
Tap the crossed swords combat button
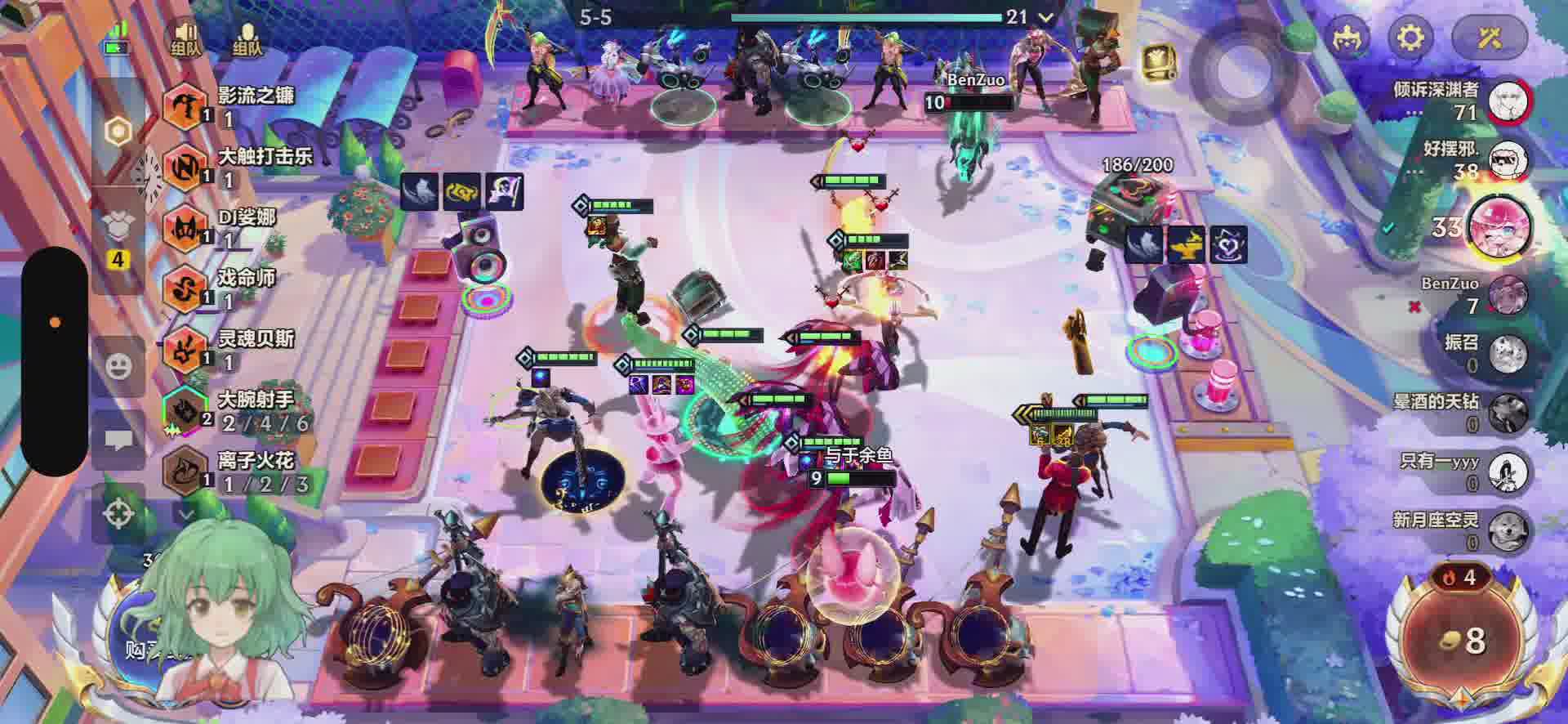[1490, 38]
